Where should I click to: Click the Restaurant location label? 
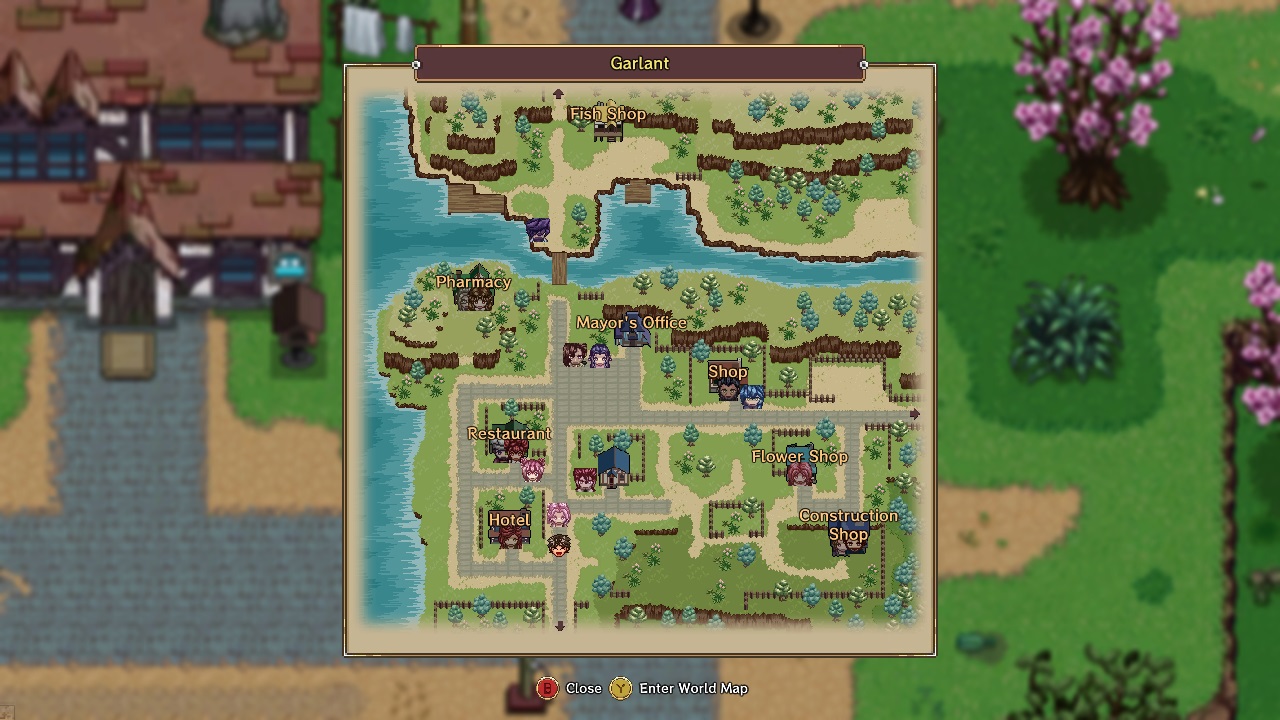pos(510,434)
